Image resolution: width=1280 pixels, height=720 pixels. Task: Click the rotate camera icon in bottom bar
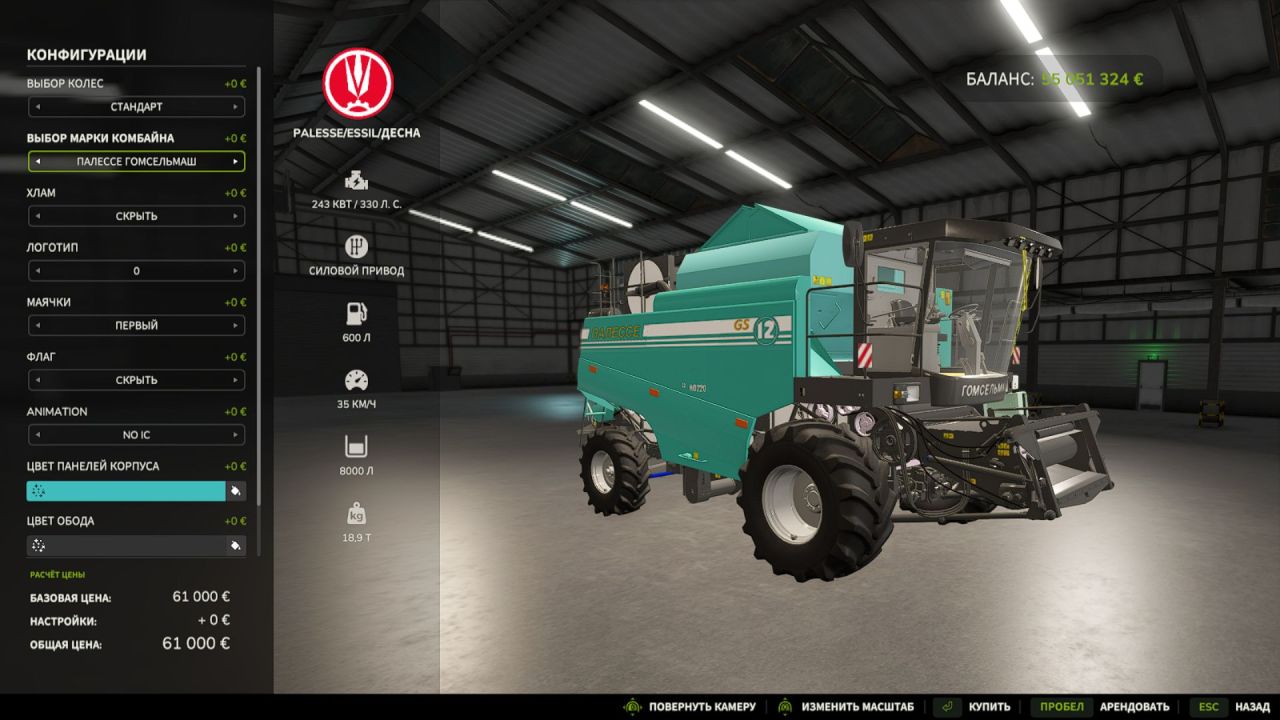coord(633,705)
